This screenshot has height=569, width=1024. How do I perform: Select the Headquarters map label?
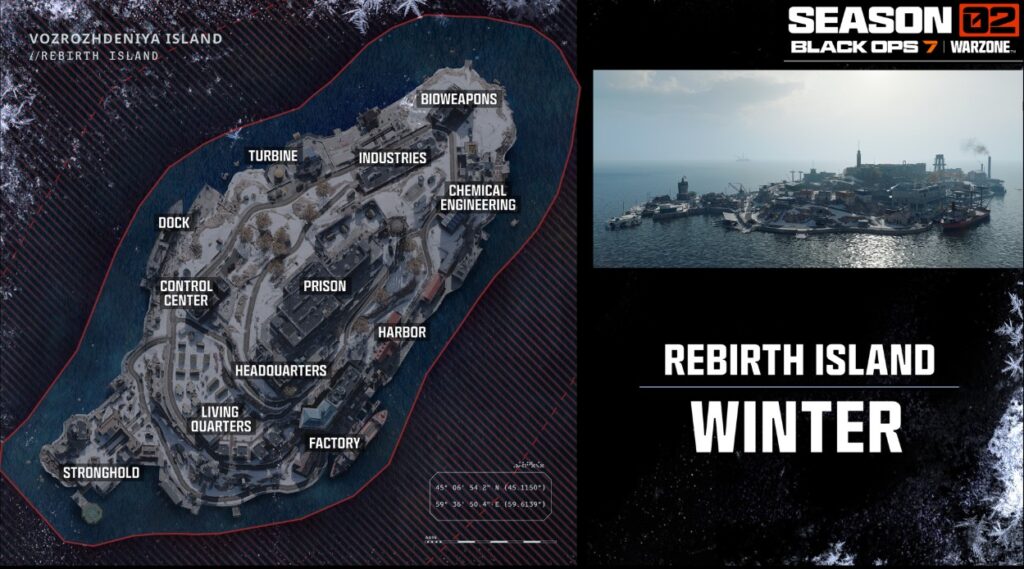coord(281,370)
